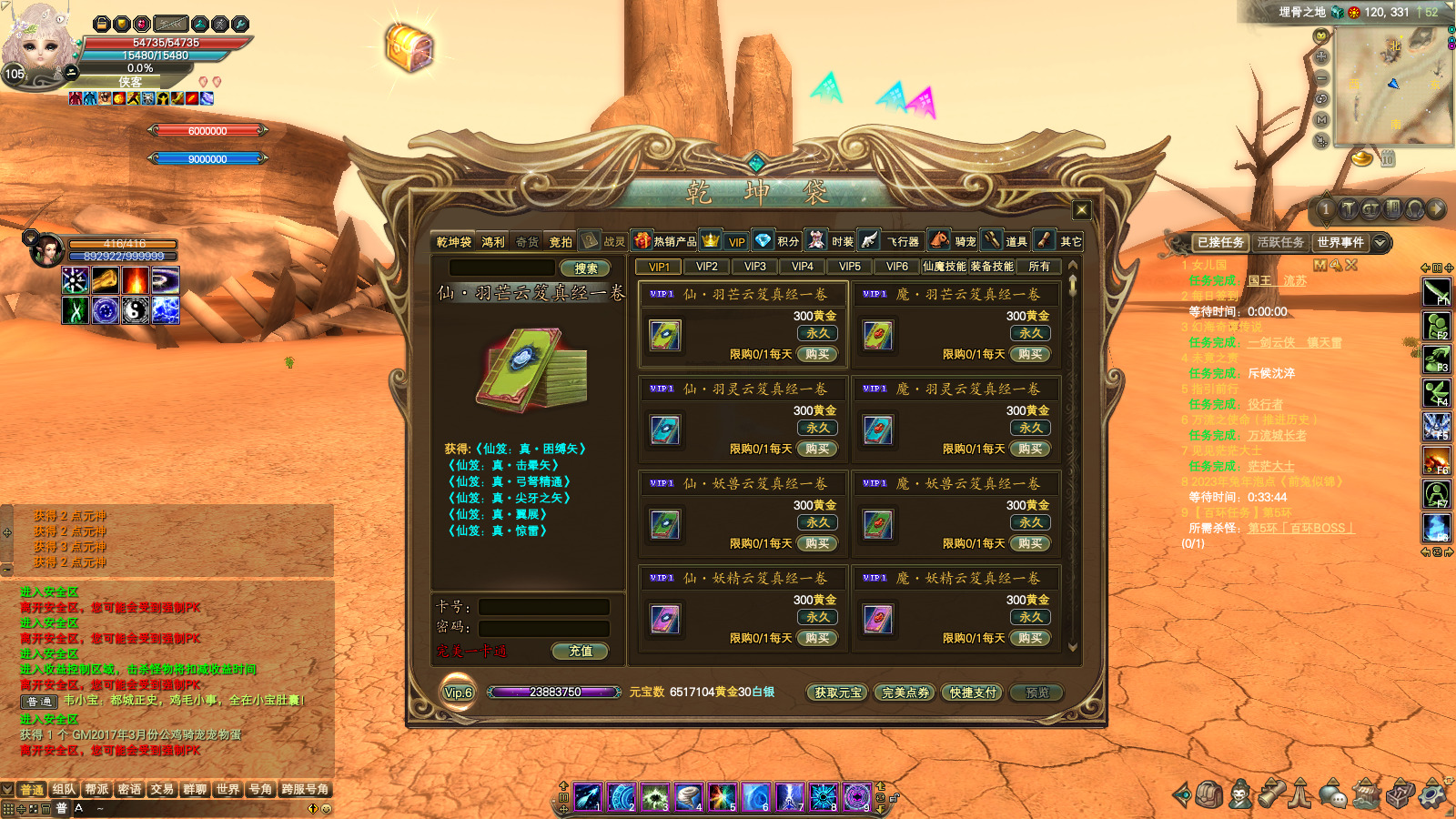Screen dimensions: 1456x819
Task: Click the 获取元宝 button
Action: pyautogui.click(x=837, y=693)
